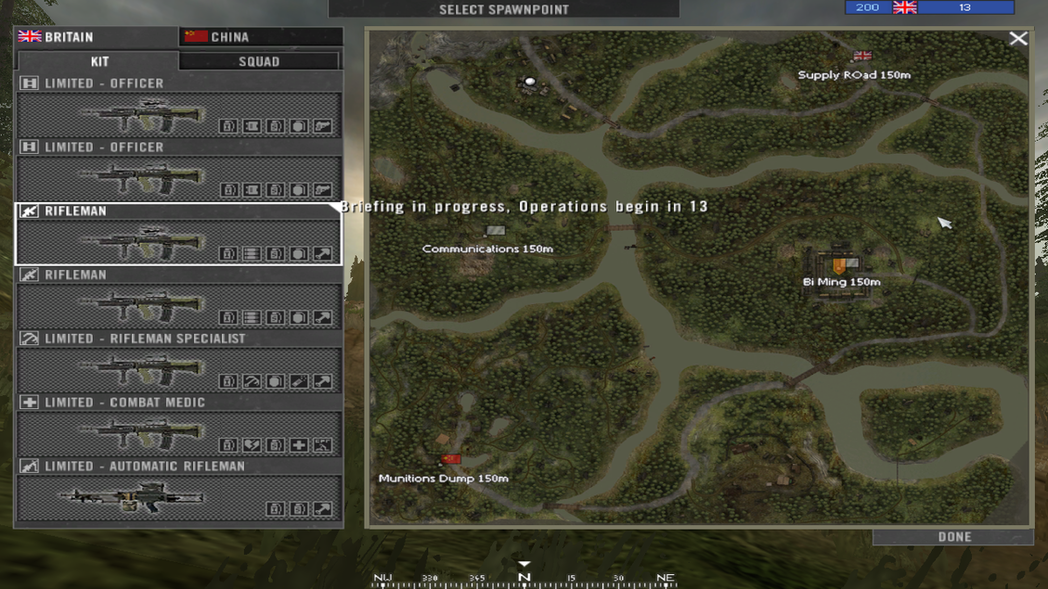Choose the Communications spawnpoint marker
This screenshot has height=589, width=1048.
click(x=494, y=232)
